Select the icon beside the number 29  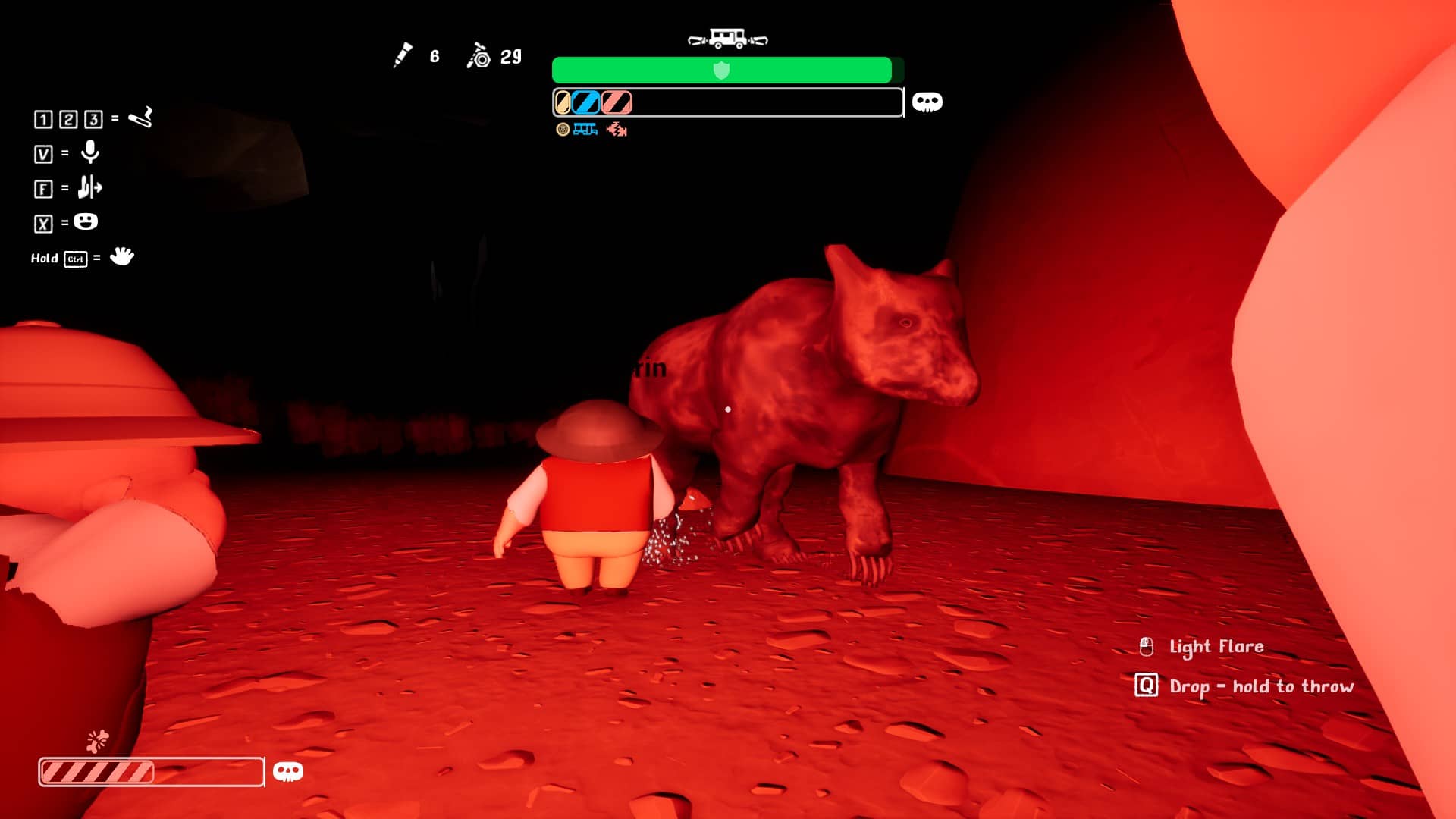pyautogui.click(x=479, y=56)
